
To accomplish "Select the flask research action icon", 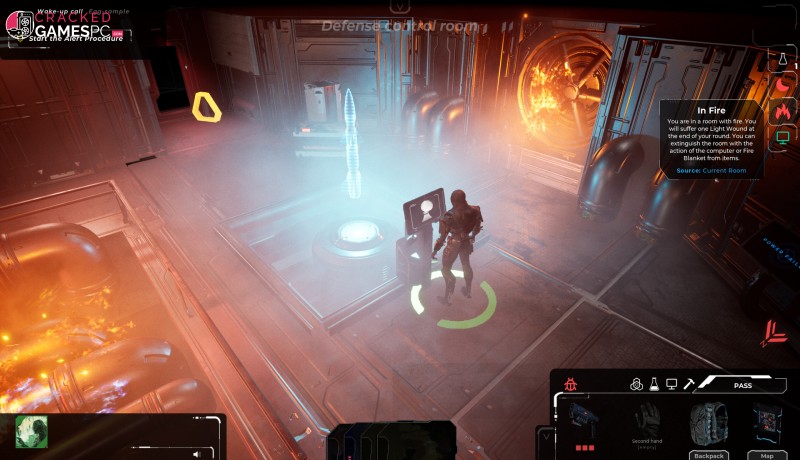I will [x=654, y=384].
